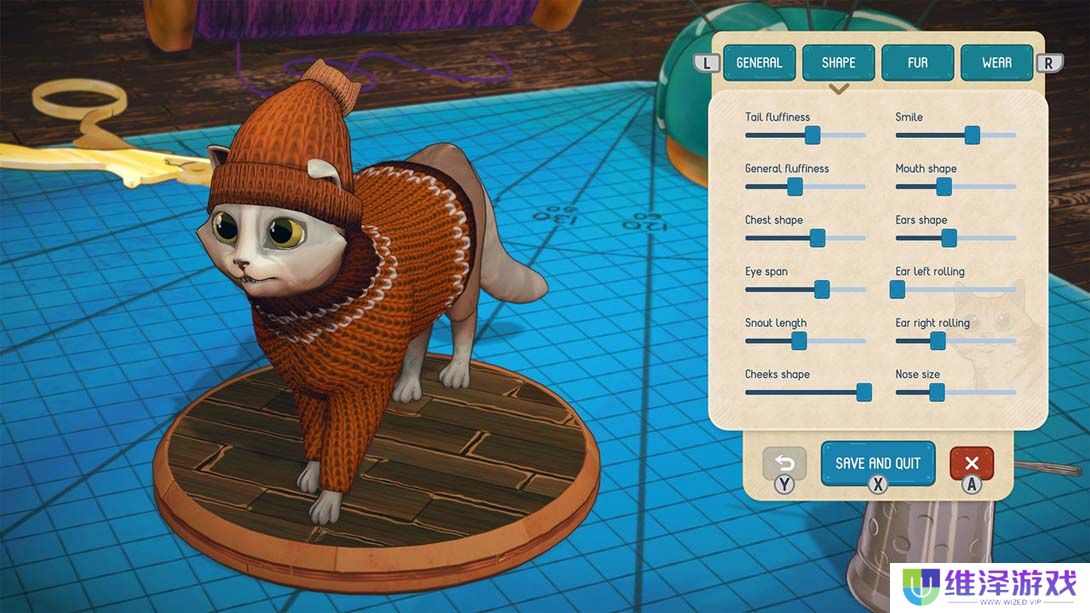Open the Fur tab

917,63
